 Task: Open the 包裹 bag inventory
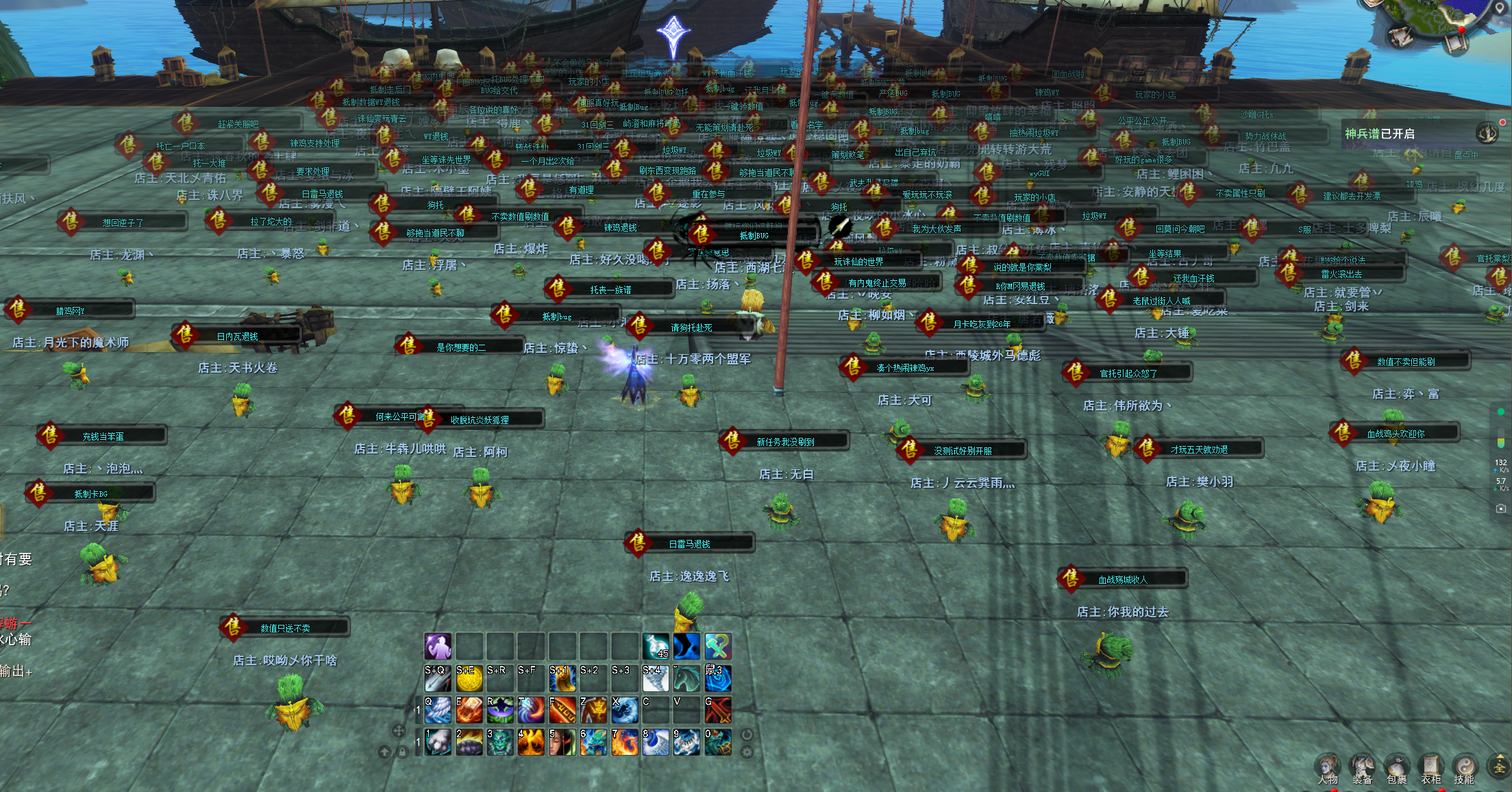coord(1396,768)
